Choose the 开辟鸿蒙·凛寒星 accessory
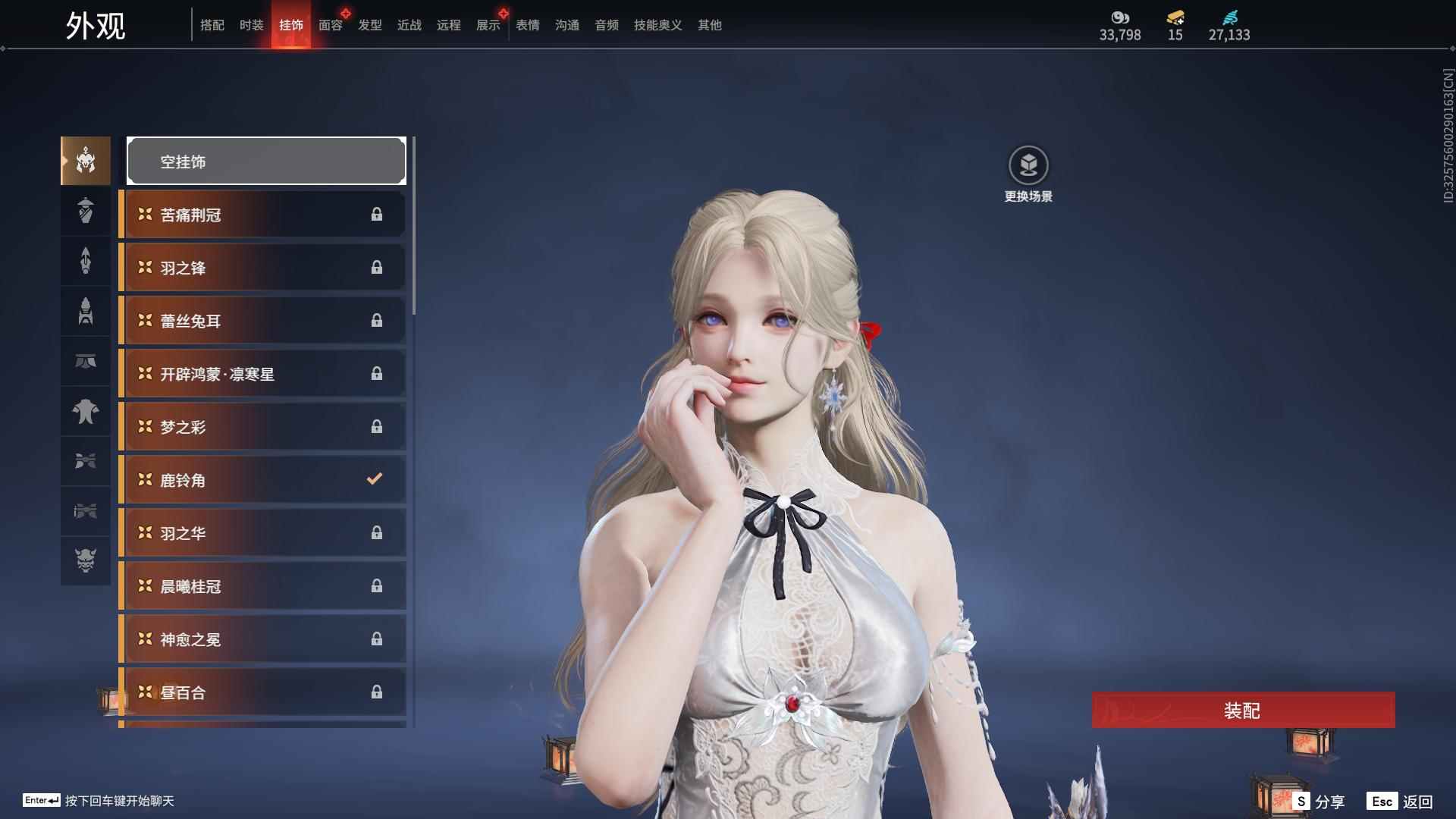 tap(262, 374)
